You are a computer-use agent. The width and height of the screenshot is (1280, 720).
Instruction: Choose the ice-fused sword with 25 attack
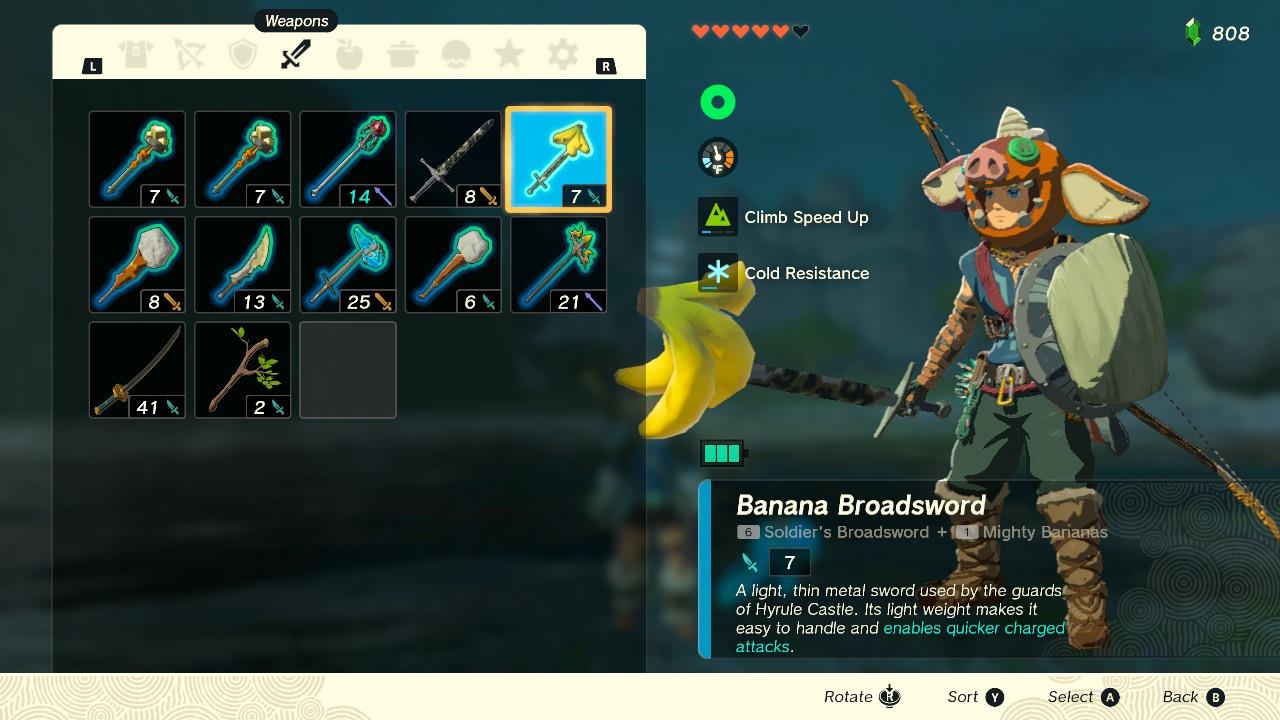click(x=348, y=265)
